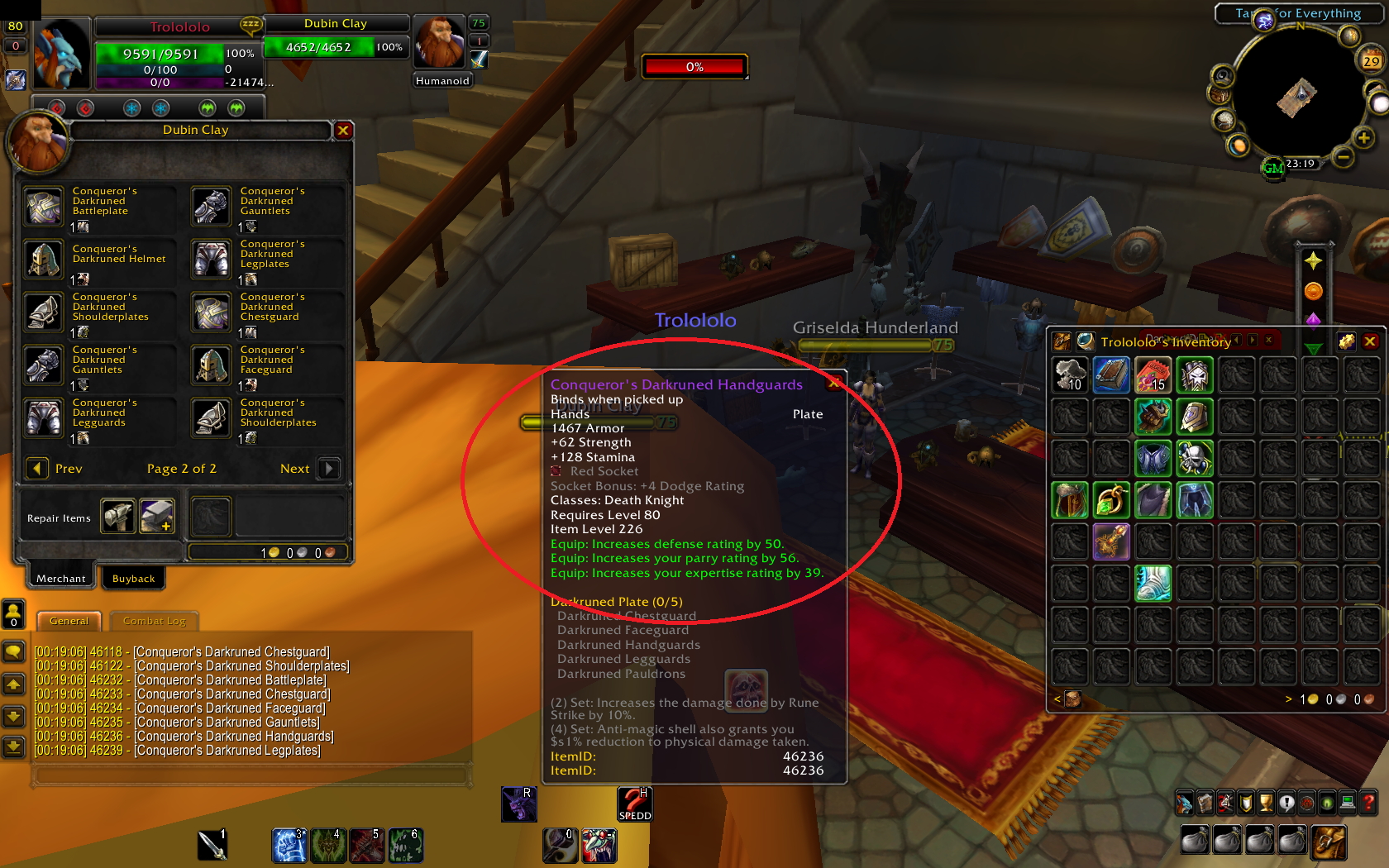This screenshot has height=868, width=1389.
Task: Toggle the blue Frost rune indicator
Action: 131,107
